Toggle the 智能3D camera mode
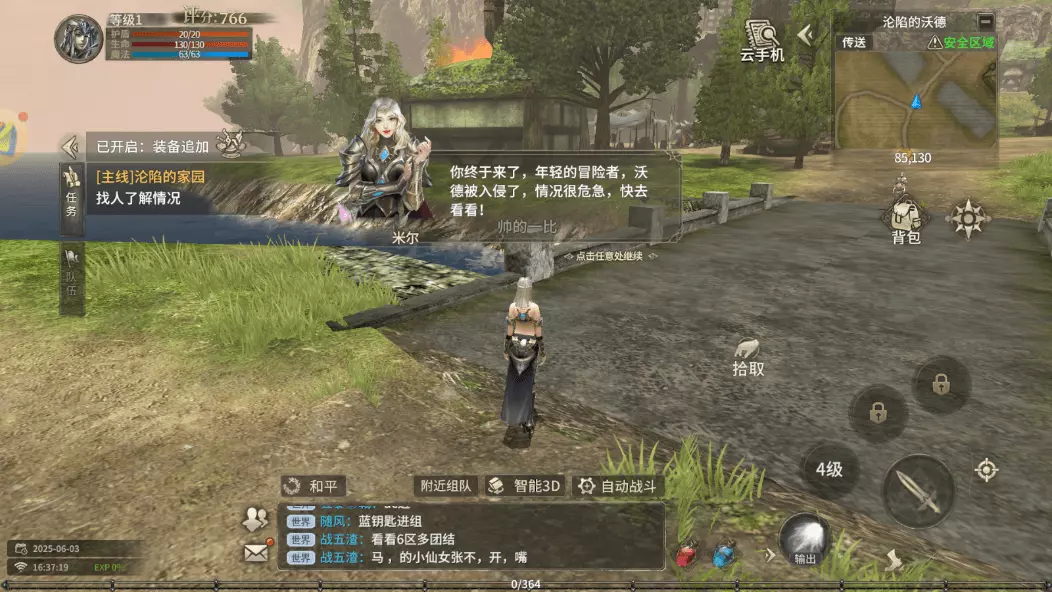This screenshot has height=592, width=1052. point(525,486)
